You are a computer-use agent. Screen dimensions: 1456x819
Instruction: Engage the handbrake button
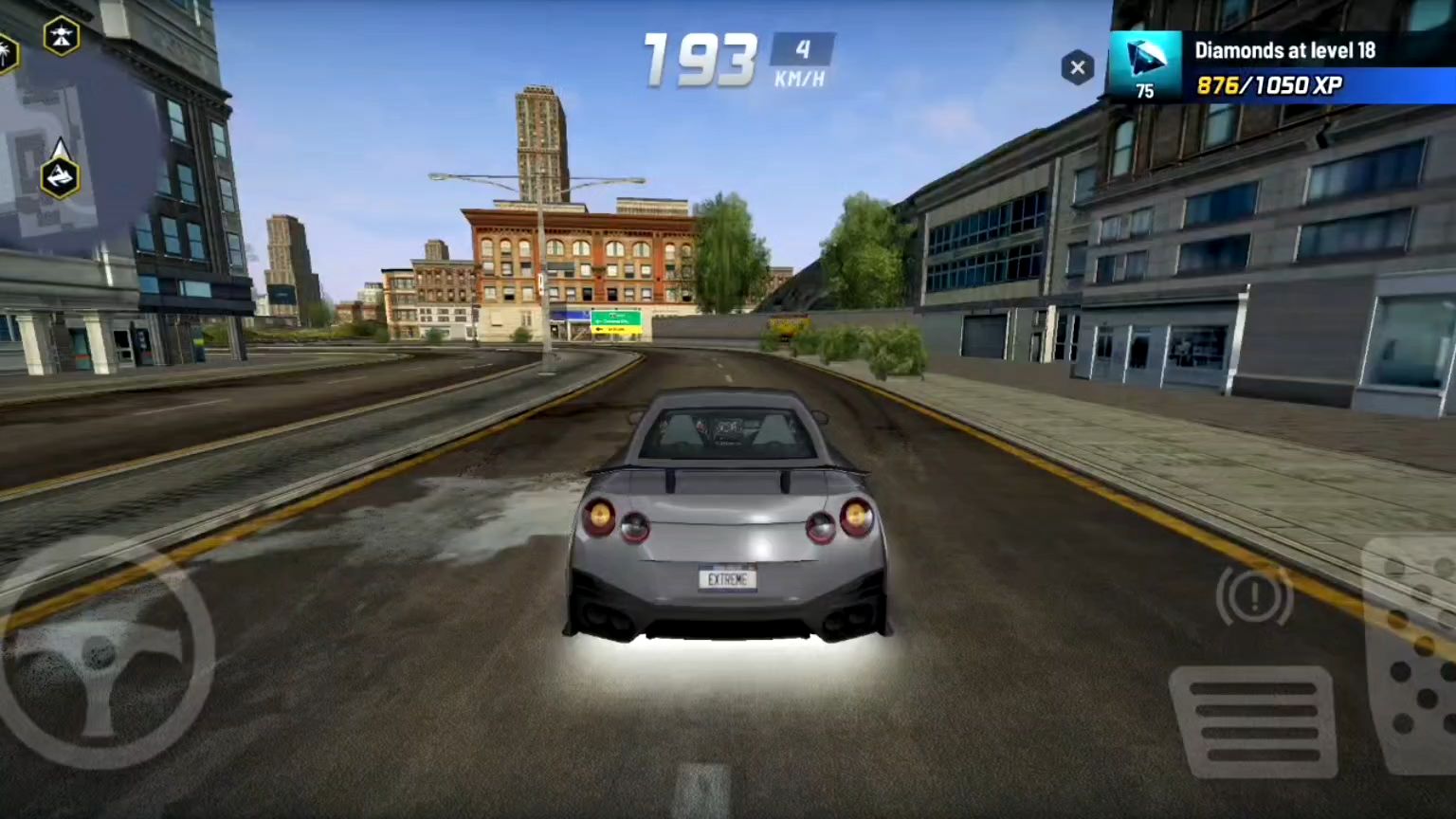click(x=1254, y=595)
